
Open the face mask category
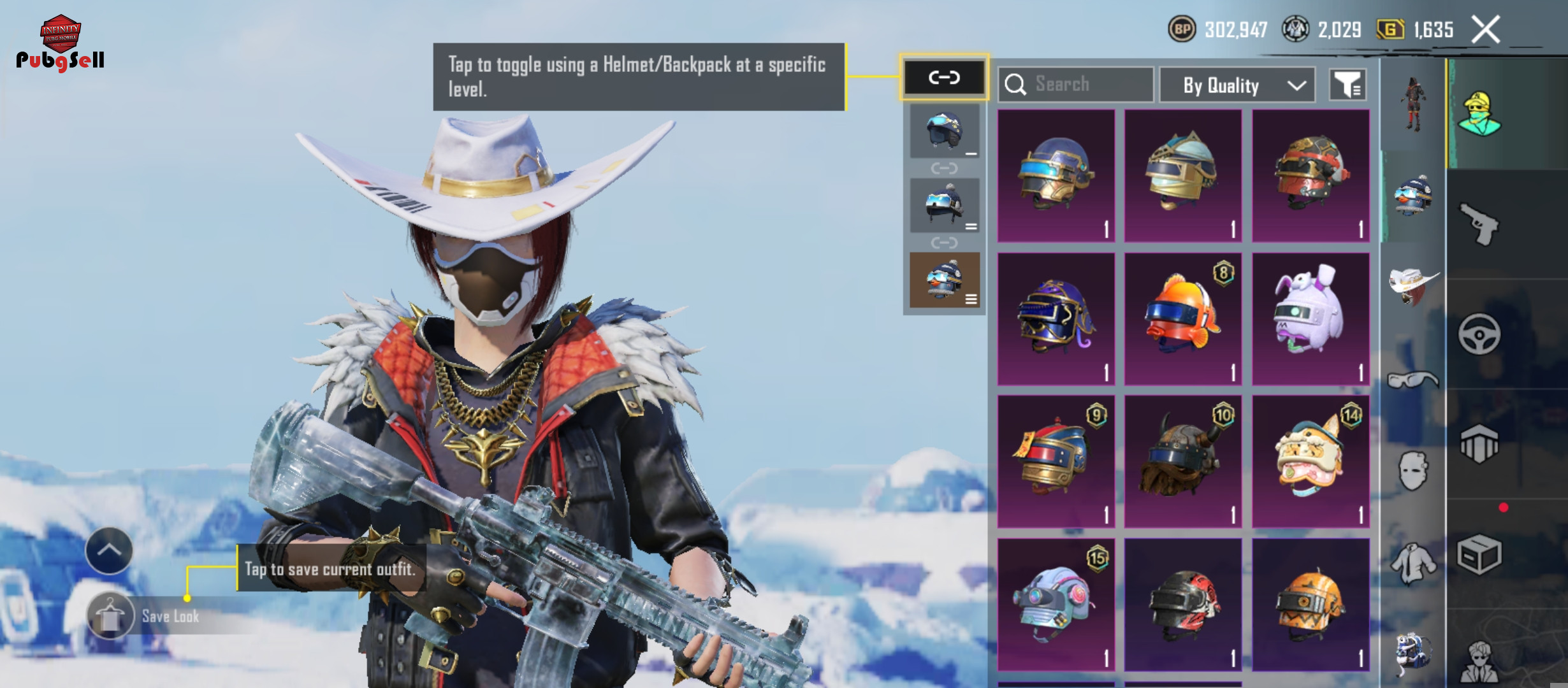(x=1412, y=471)
